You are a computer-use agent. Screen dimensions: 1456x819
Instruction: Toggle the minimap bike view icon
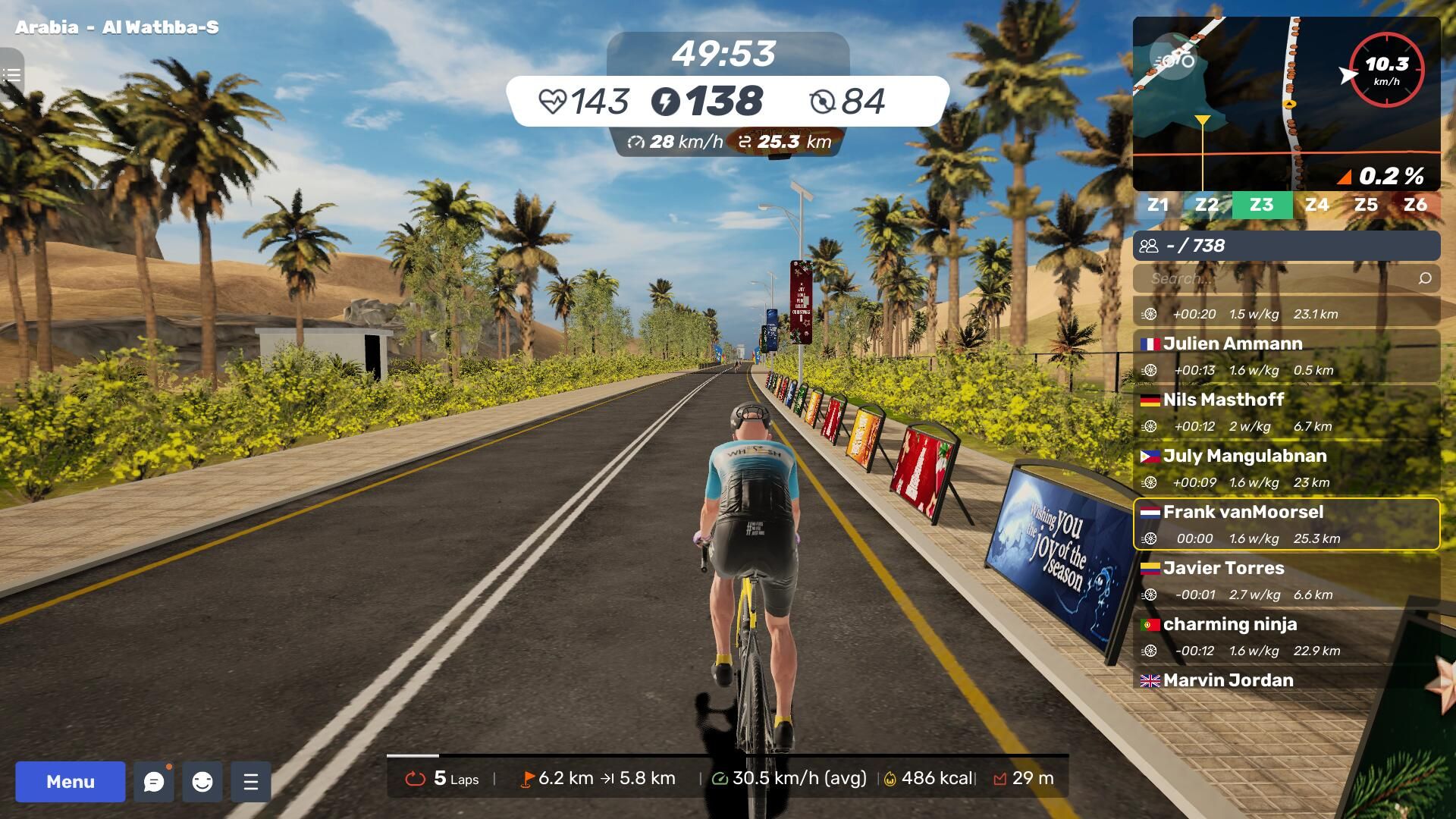point(1173,59)
